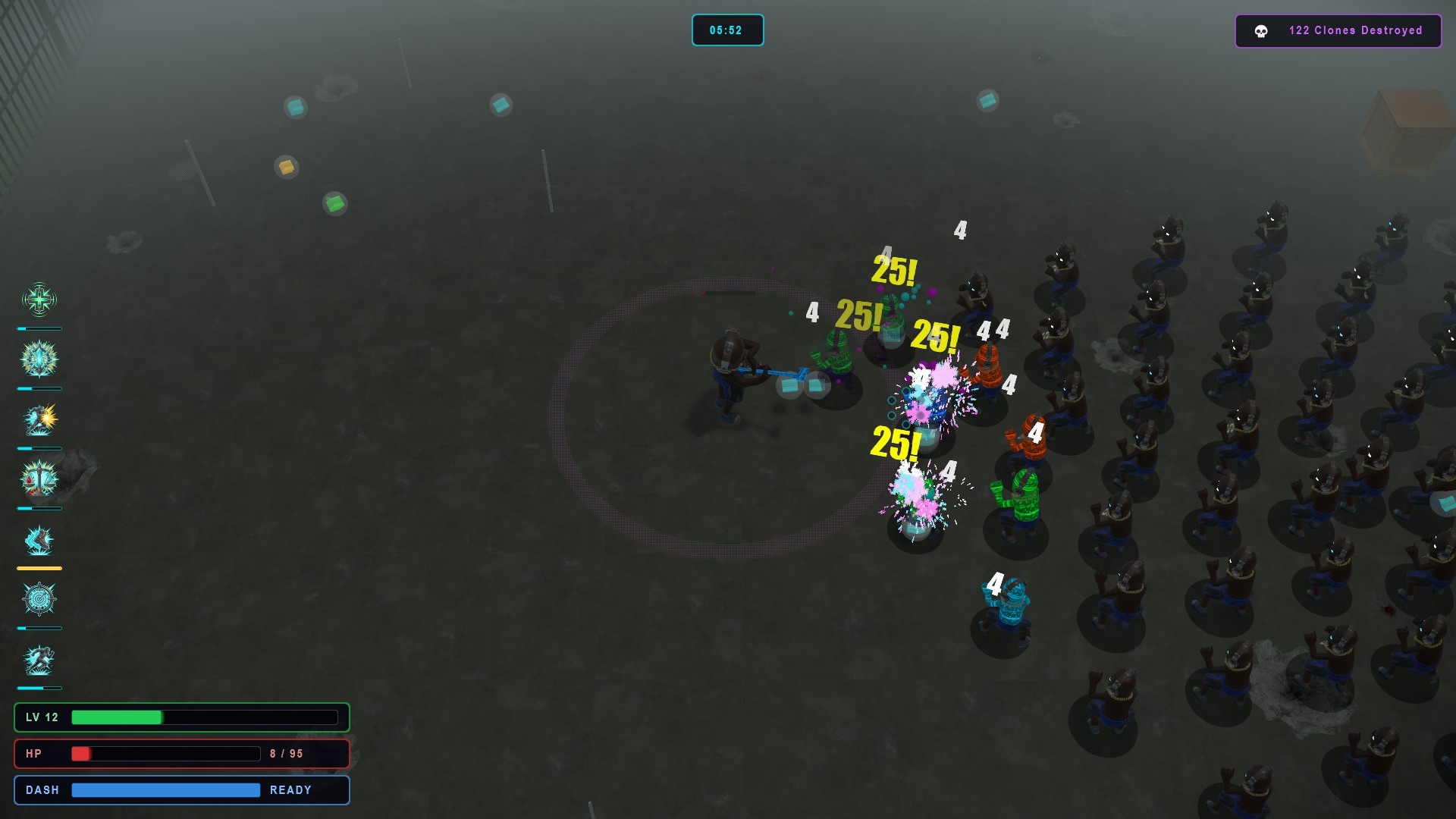Screen dimensions: 1456x819
Task: Select the glowing blue crystal ability icon
Action: pos(39,359)
